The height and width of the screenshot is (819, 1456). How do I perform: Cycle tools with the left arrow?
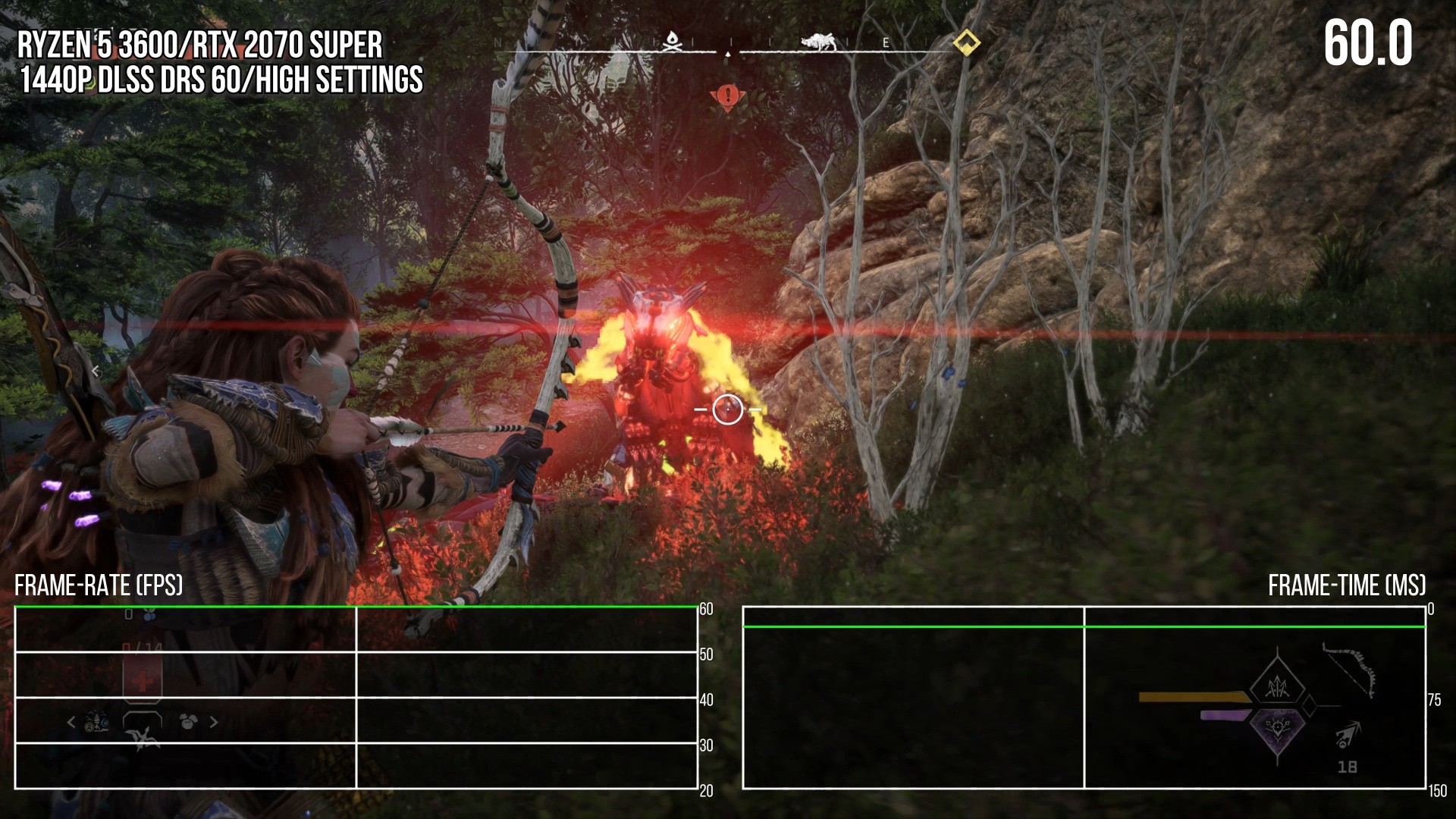point(71,722)
